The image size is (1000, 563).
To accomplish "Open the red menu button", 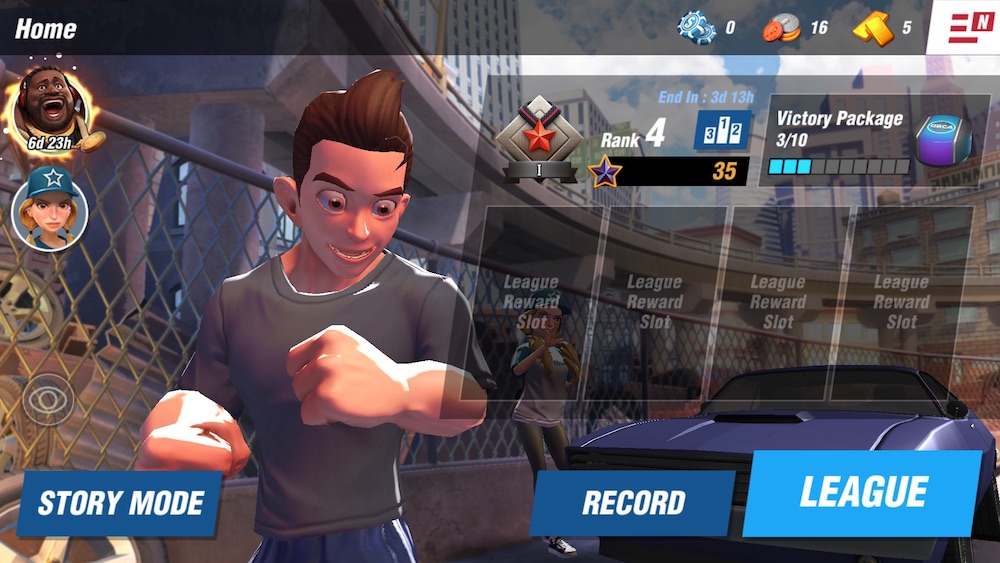I will point(964,25).
